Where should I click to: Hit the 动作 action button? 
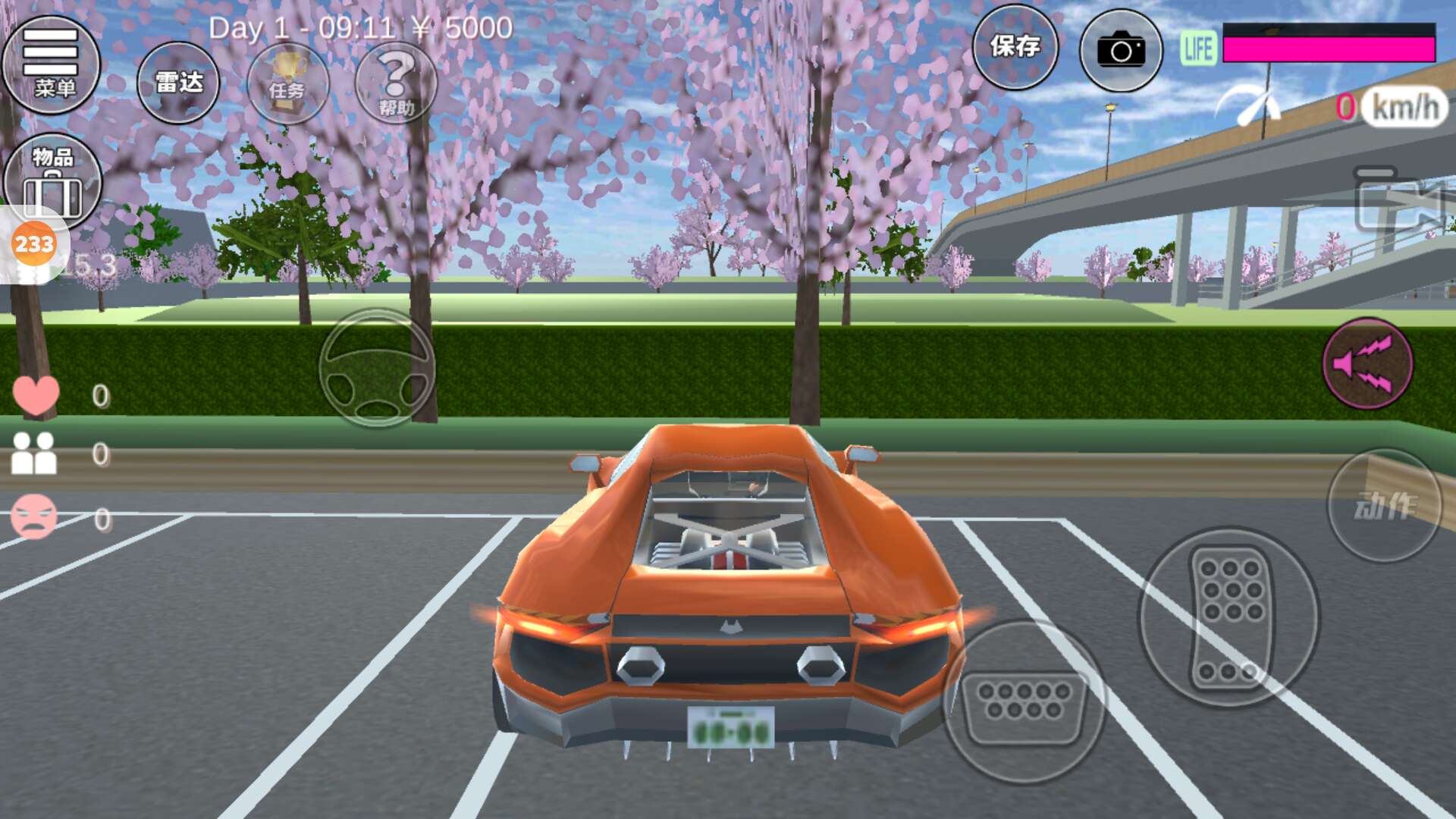point(1384,506)
